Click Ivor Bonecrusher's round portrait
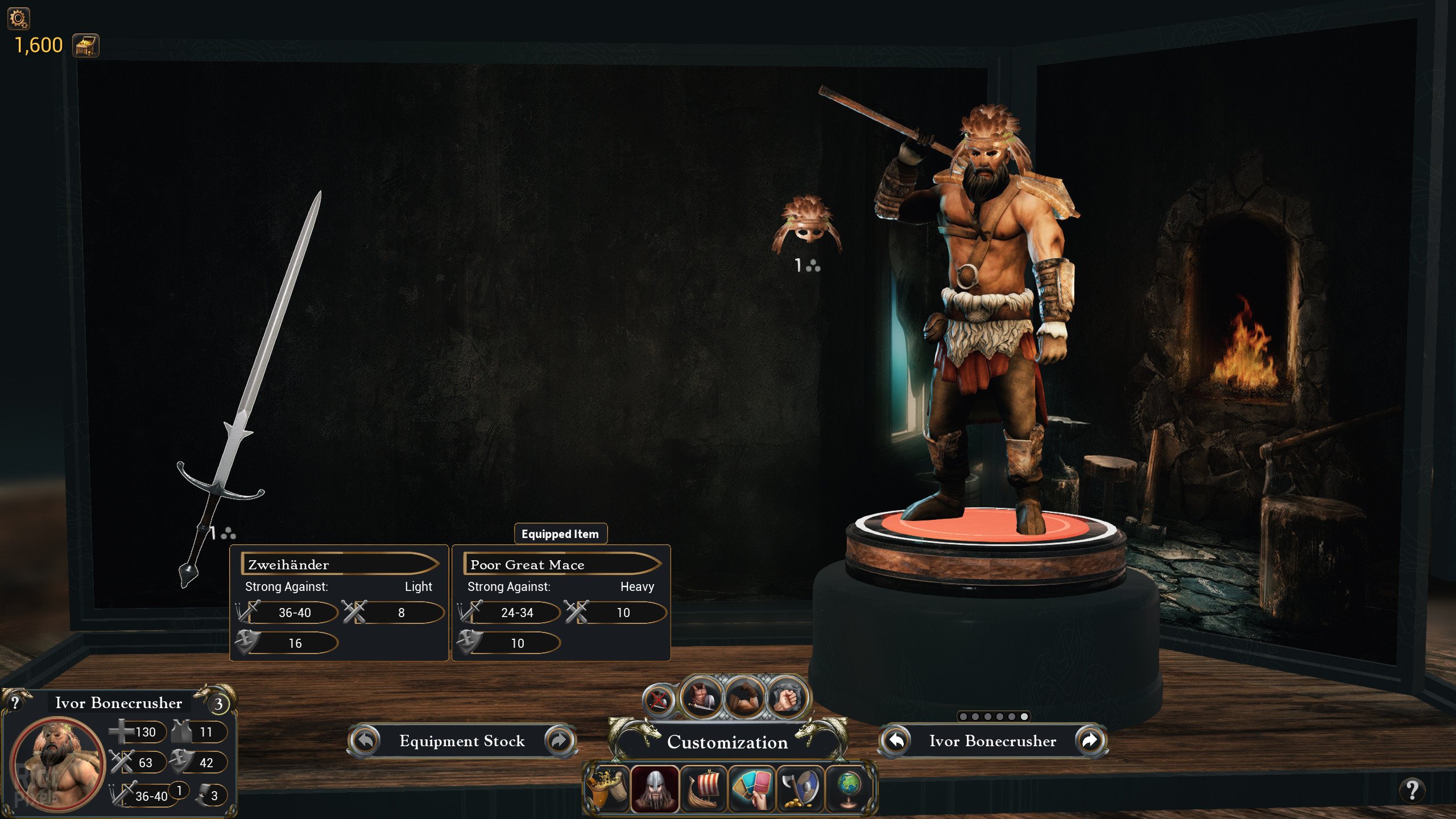The width and height of the screenshot is (1456, 819). coord(58,763)
